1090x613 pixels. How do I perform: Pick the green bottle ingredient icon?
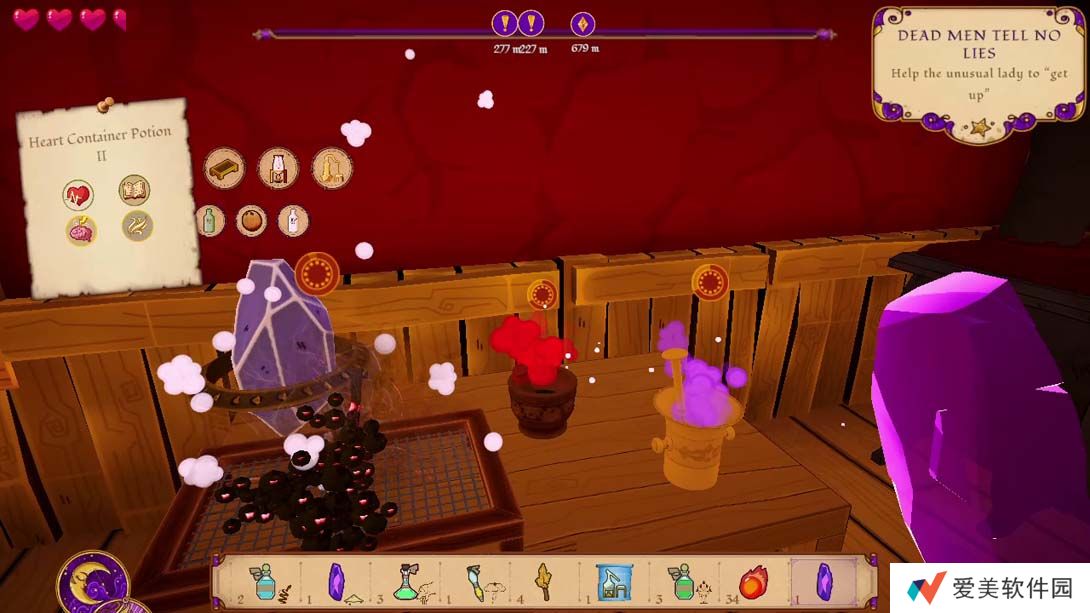pos(210,220)
